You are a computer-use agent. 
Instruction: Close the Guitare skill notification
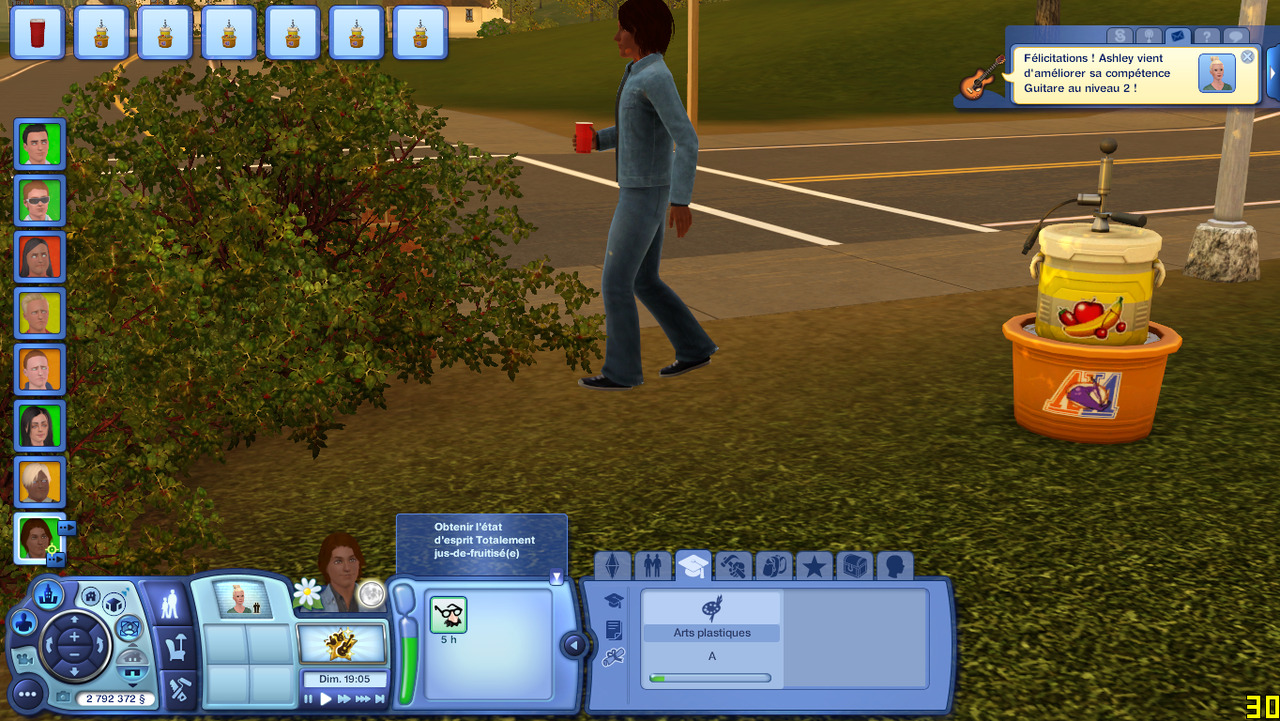pyautogui.click(x=1247, y=57)
